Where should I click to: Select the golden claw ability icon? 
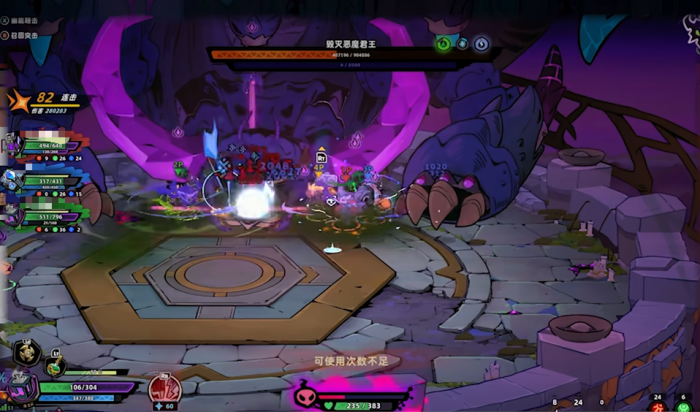[27, 352]
